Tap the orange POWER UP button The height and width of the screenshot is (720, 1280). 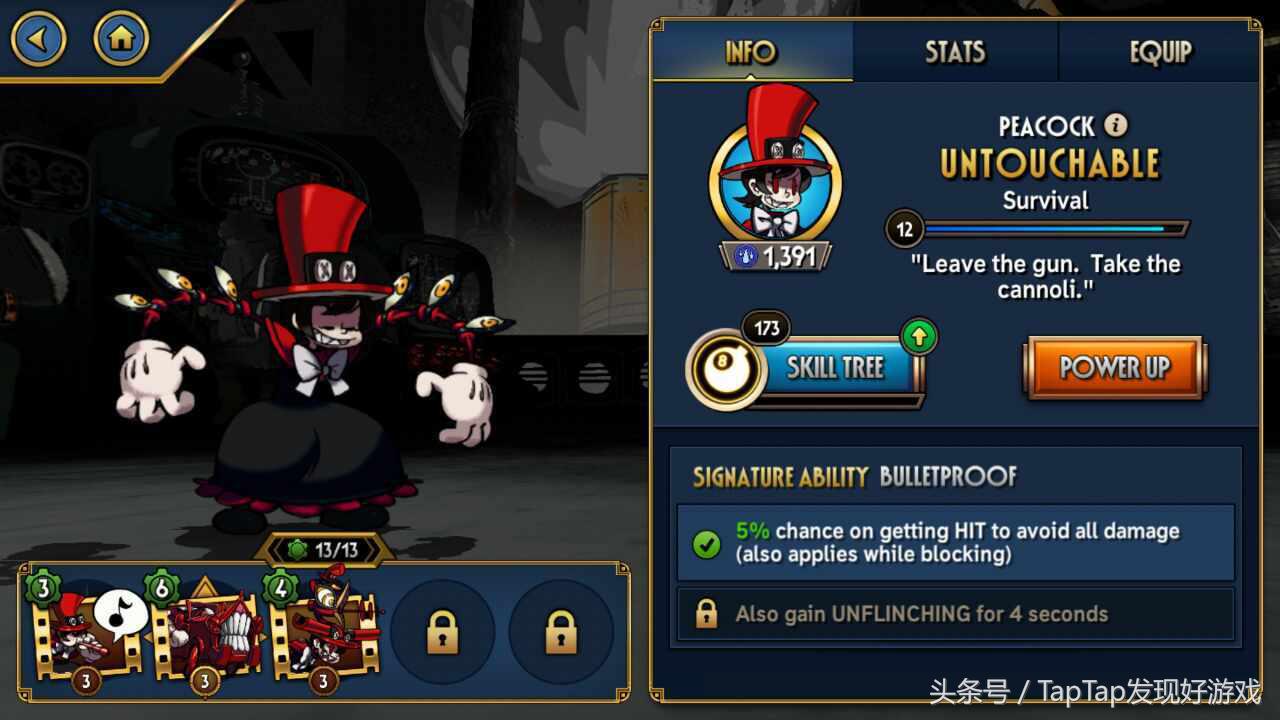tap(1115, 368)
